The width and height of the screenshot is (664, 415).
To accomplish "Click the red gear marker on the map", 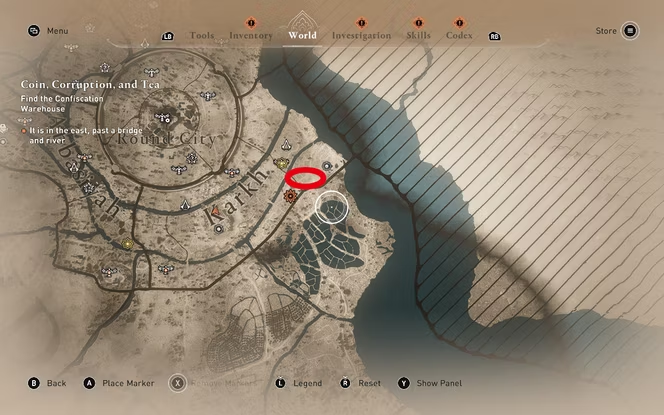I will (291, 197).
